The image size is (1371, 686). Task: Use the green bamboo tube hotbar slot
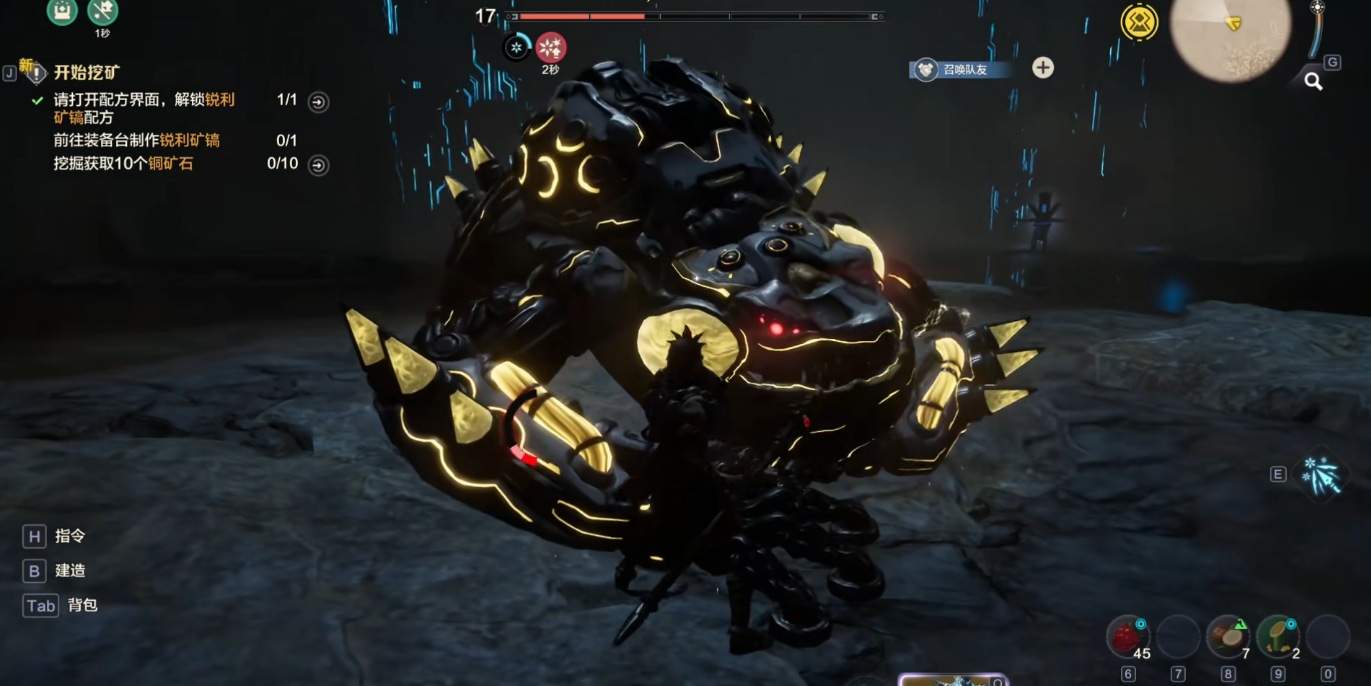pos(1277,636)
